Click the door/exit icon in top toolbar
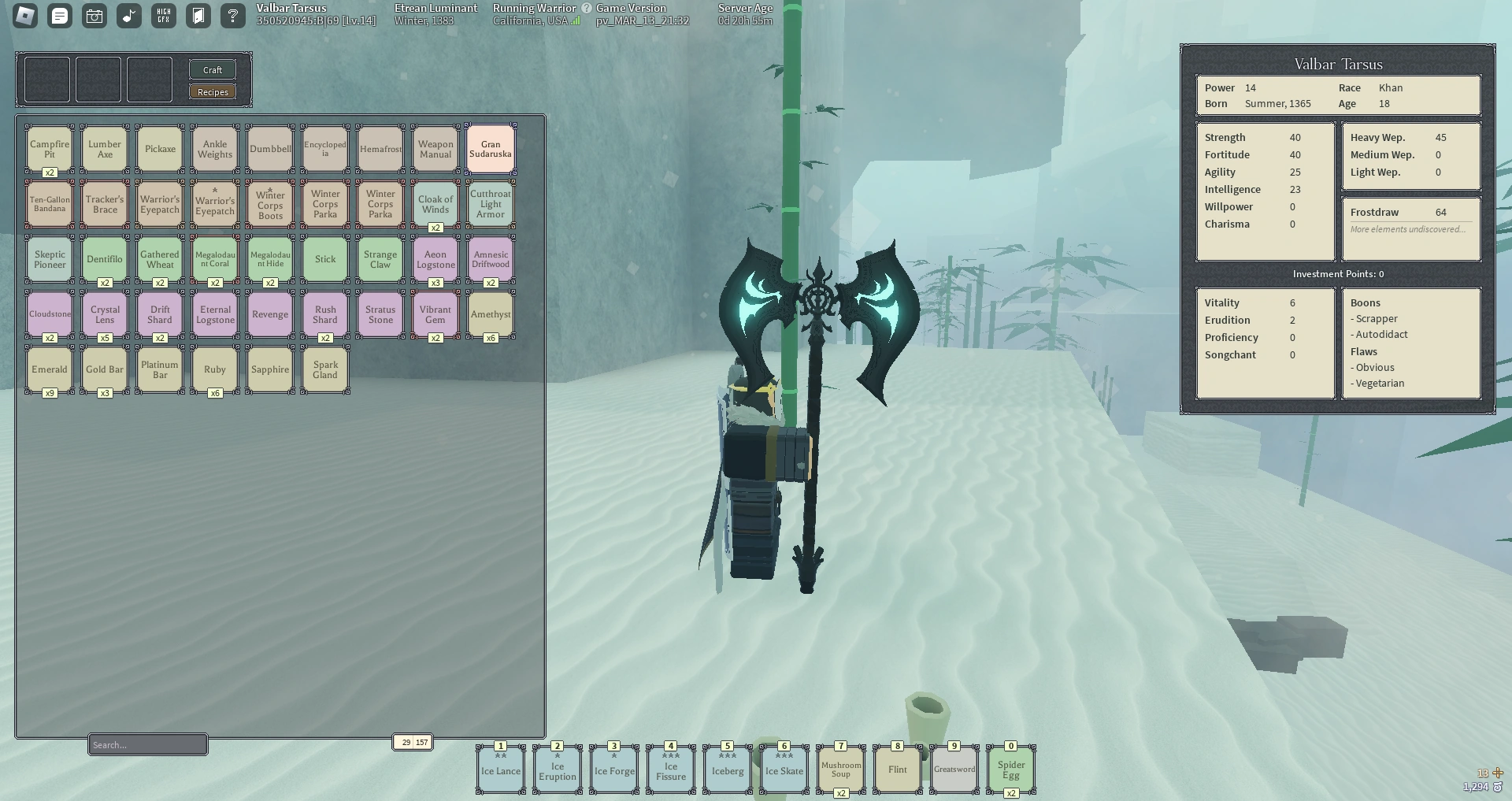1512x801 pixels. [x=198, y=16]
